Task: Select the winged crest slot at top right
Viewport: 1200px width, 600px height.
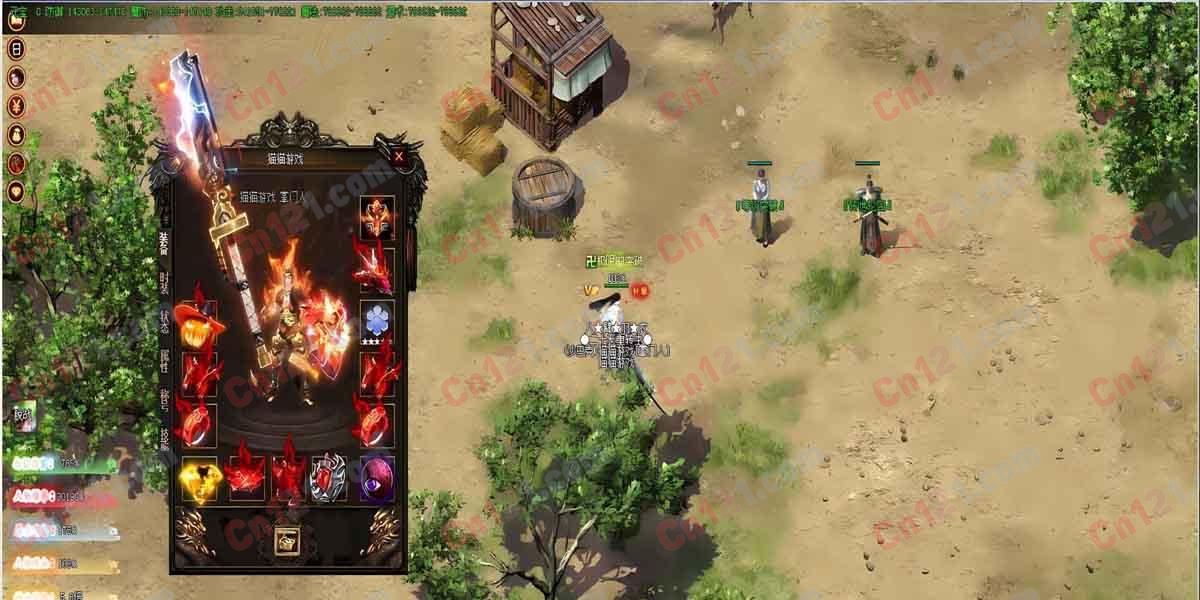Action: coord(377,217)
